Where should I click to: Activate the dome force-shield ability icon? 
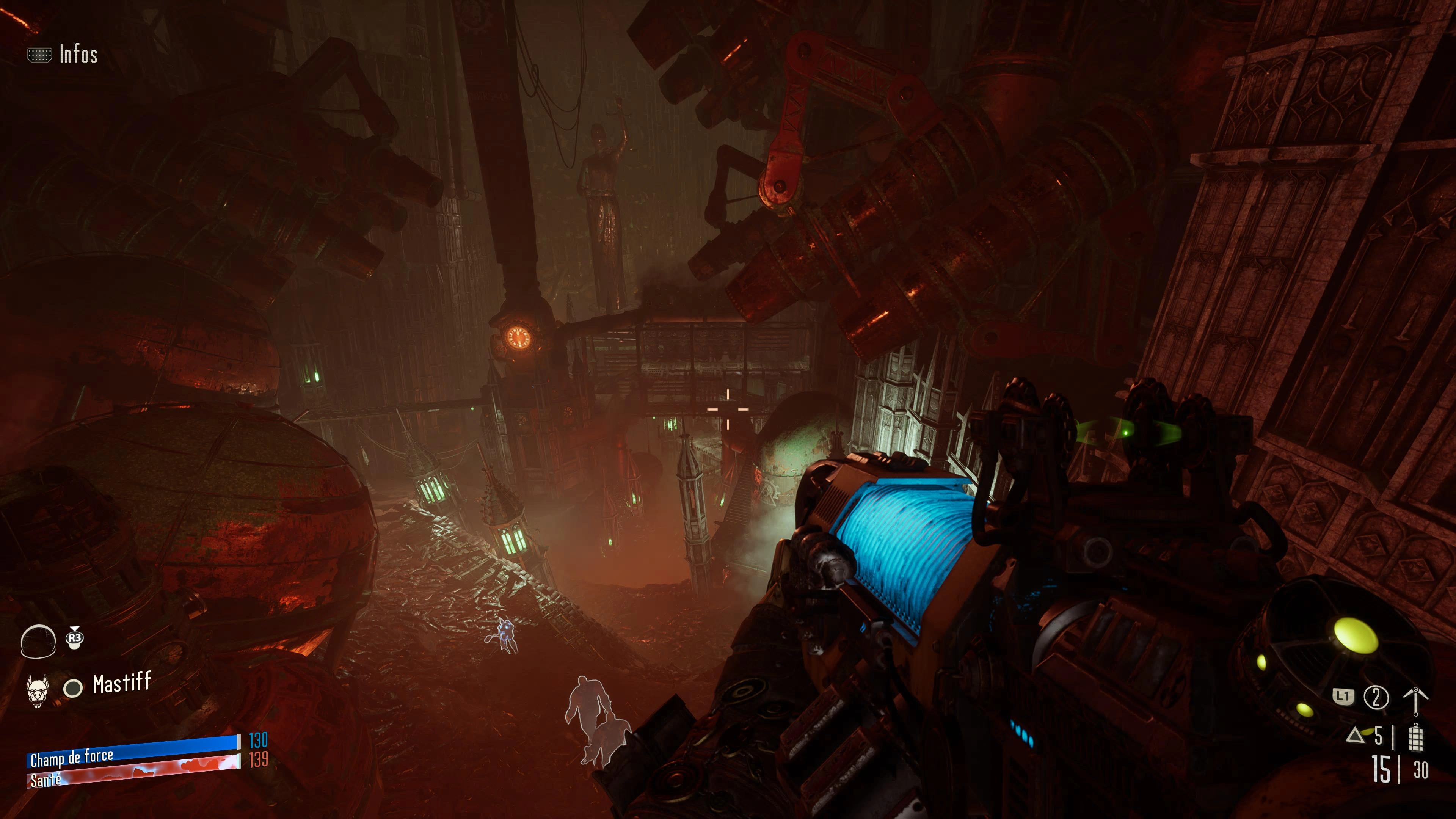point(38,642)
